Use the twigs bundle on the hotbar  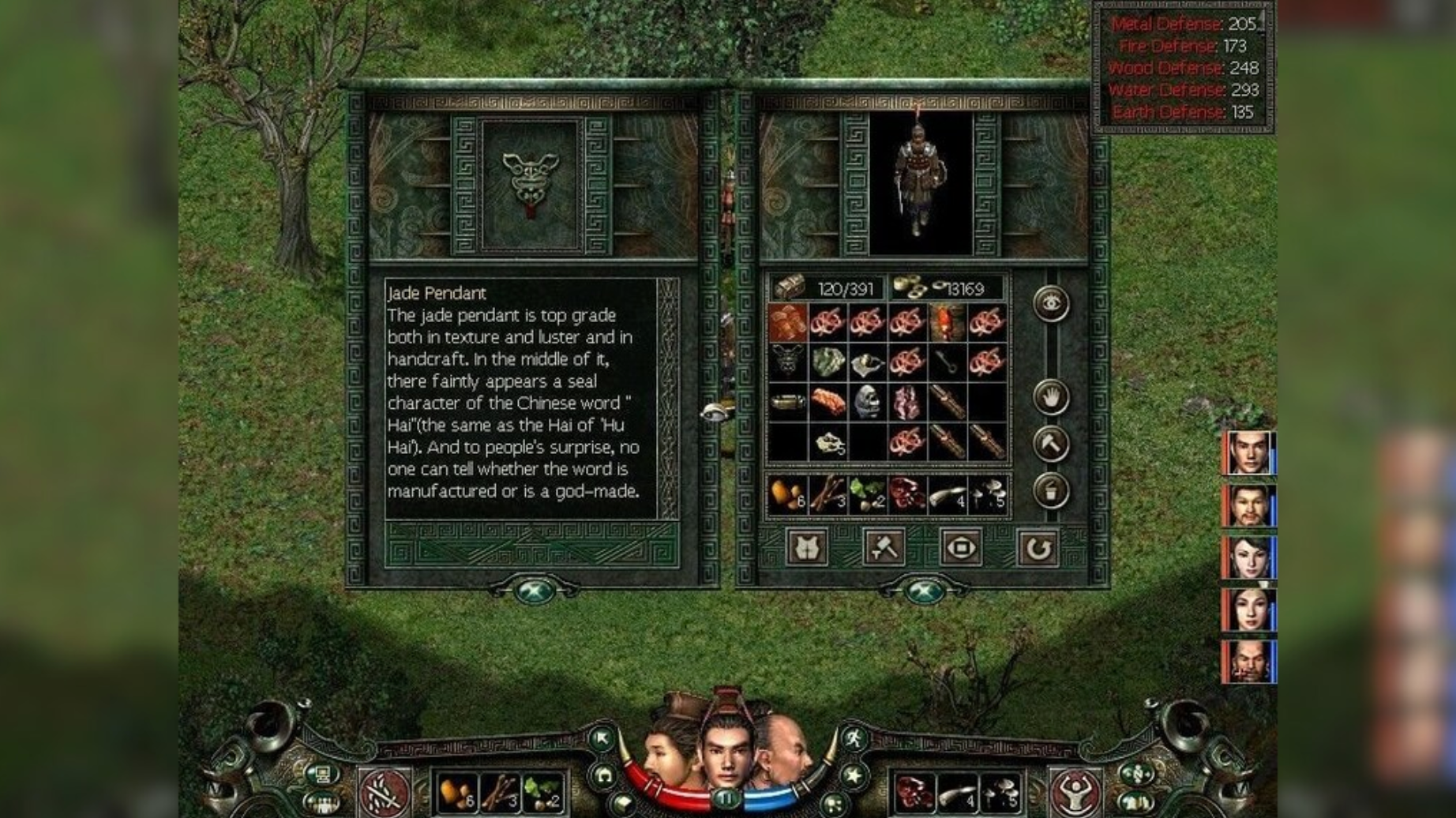500,792
